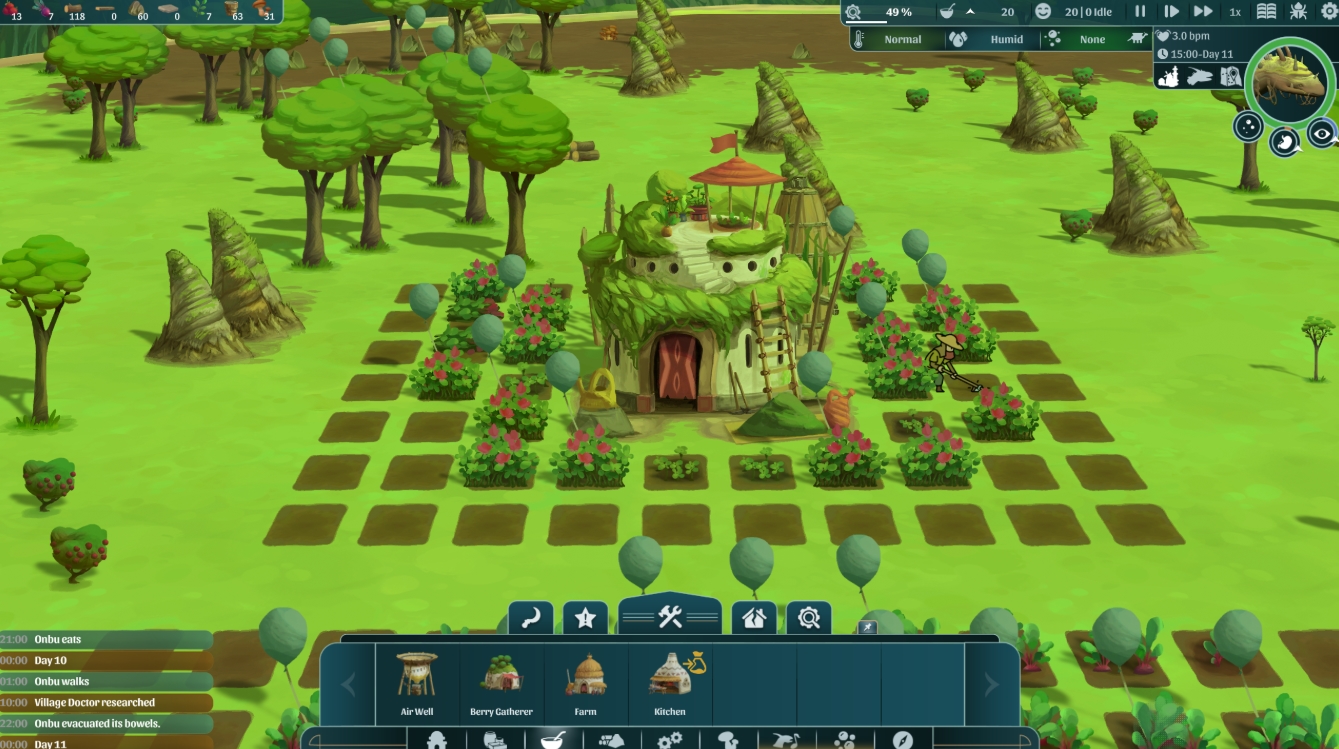Viewport: 1339px width, 749px height.
Task: Pause the game simulation
Action: tap(1140, 11)
